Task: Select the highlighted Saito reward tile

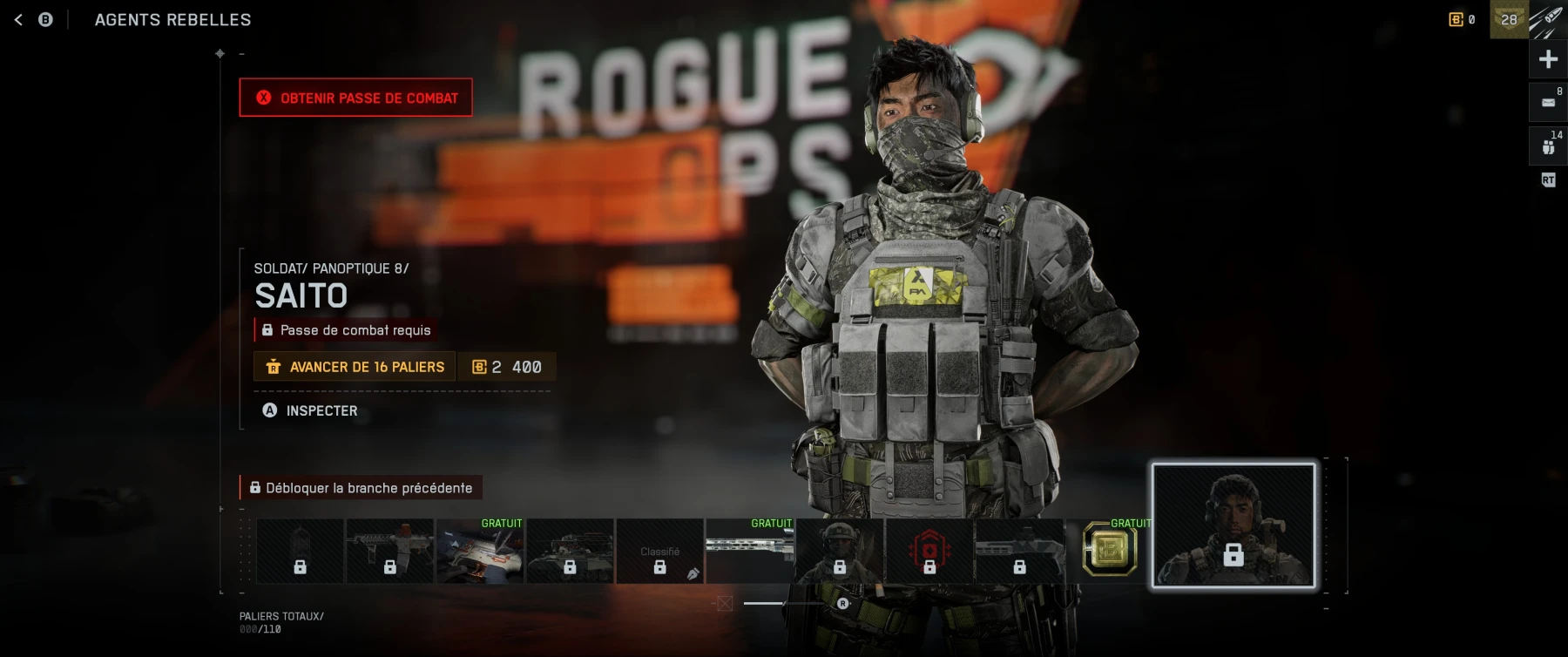Action: point(1233,525)
